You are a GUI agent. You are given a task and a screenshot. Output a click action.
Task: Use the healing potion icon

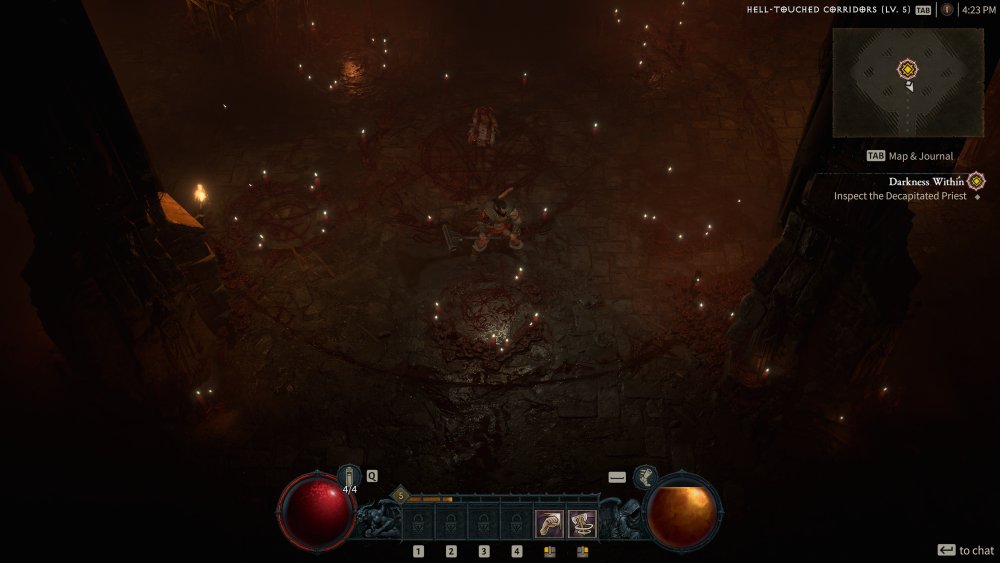(x=349, y=476)
